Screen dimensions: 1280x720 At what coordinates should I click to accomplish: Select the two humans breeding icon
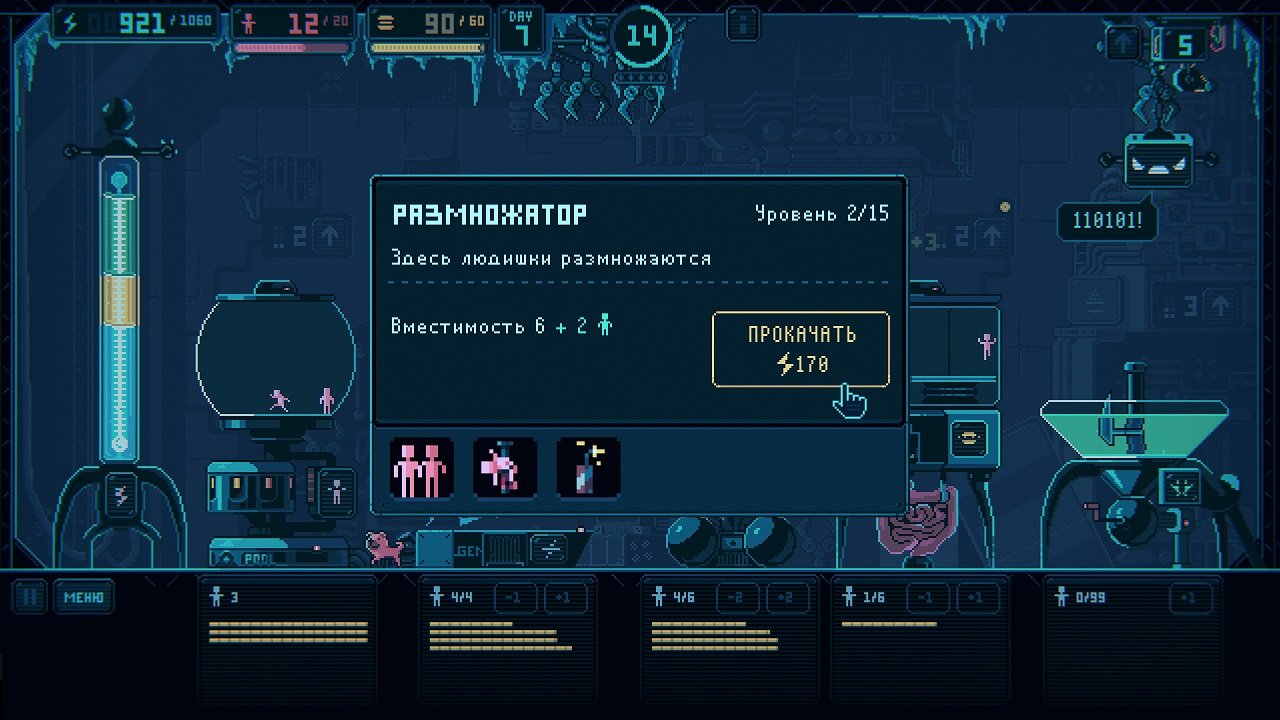point(420,466)
